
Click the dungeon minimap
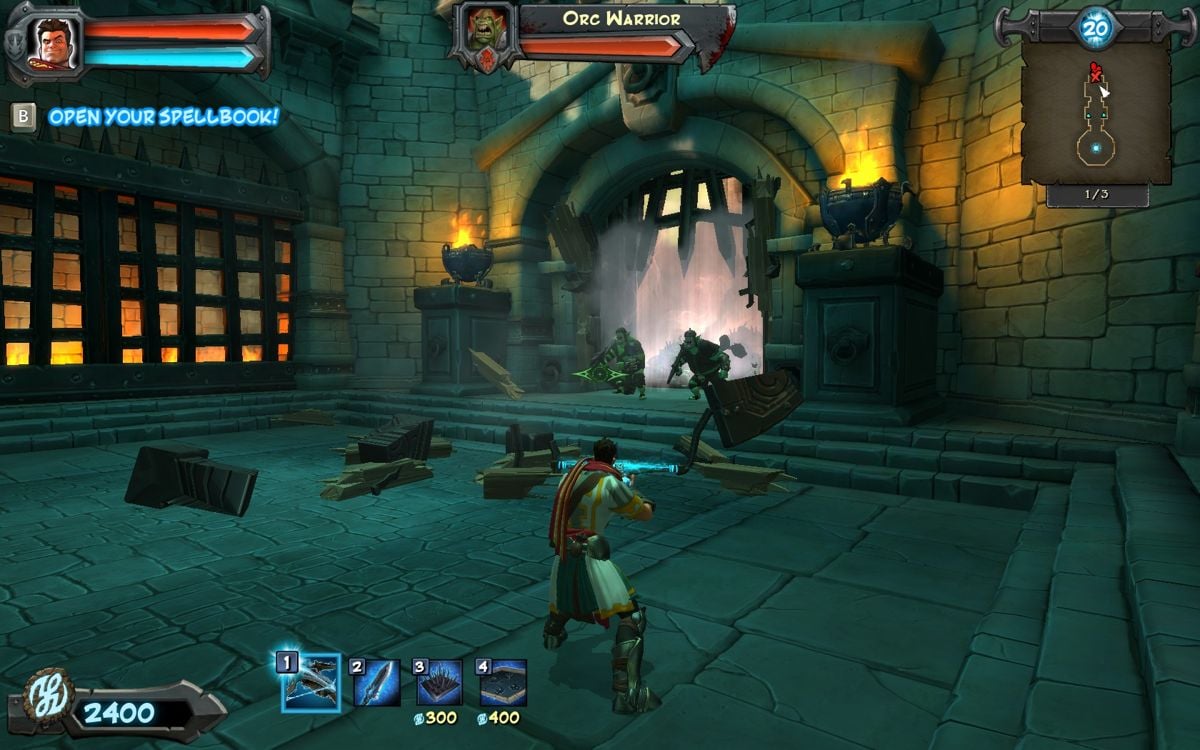[1096, 112]
